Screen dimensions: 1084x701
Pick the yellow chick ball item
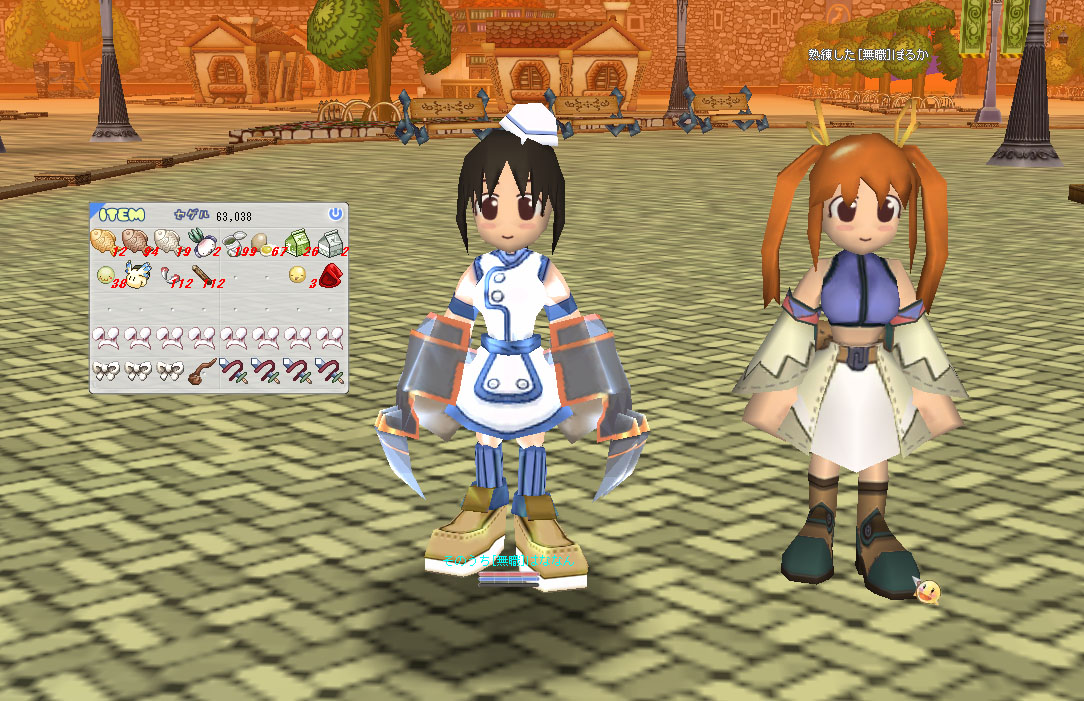(x=297, y=274)
